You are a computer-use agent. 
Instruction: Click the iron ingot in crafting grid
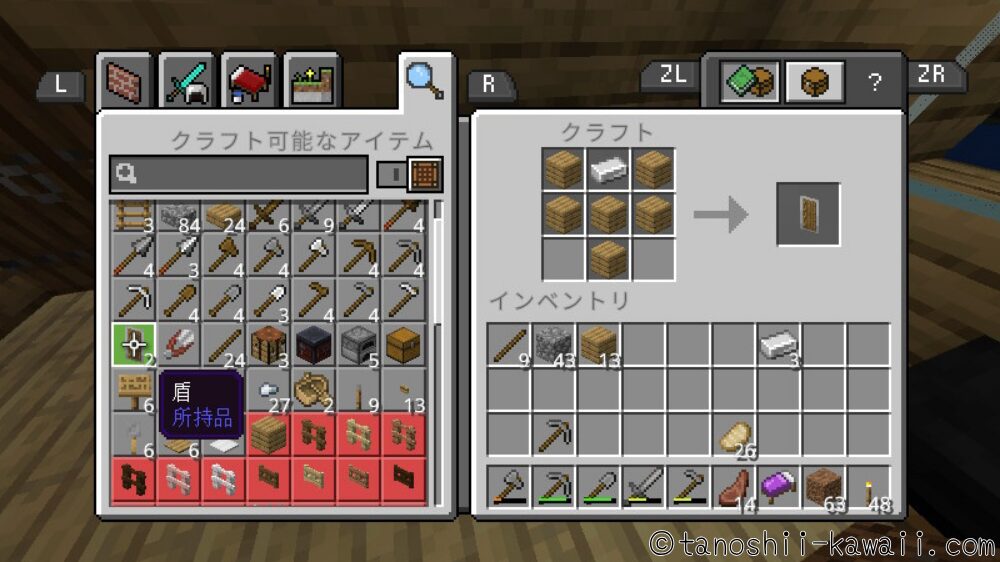608,169
